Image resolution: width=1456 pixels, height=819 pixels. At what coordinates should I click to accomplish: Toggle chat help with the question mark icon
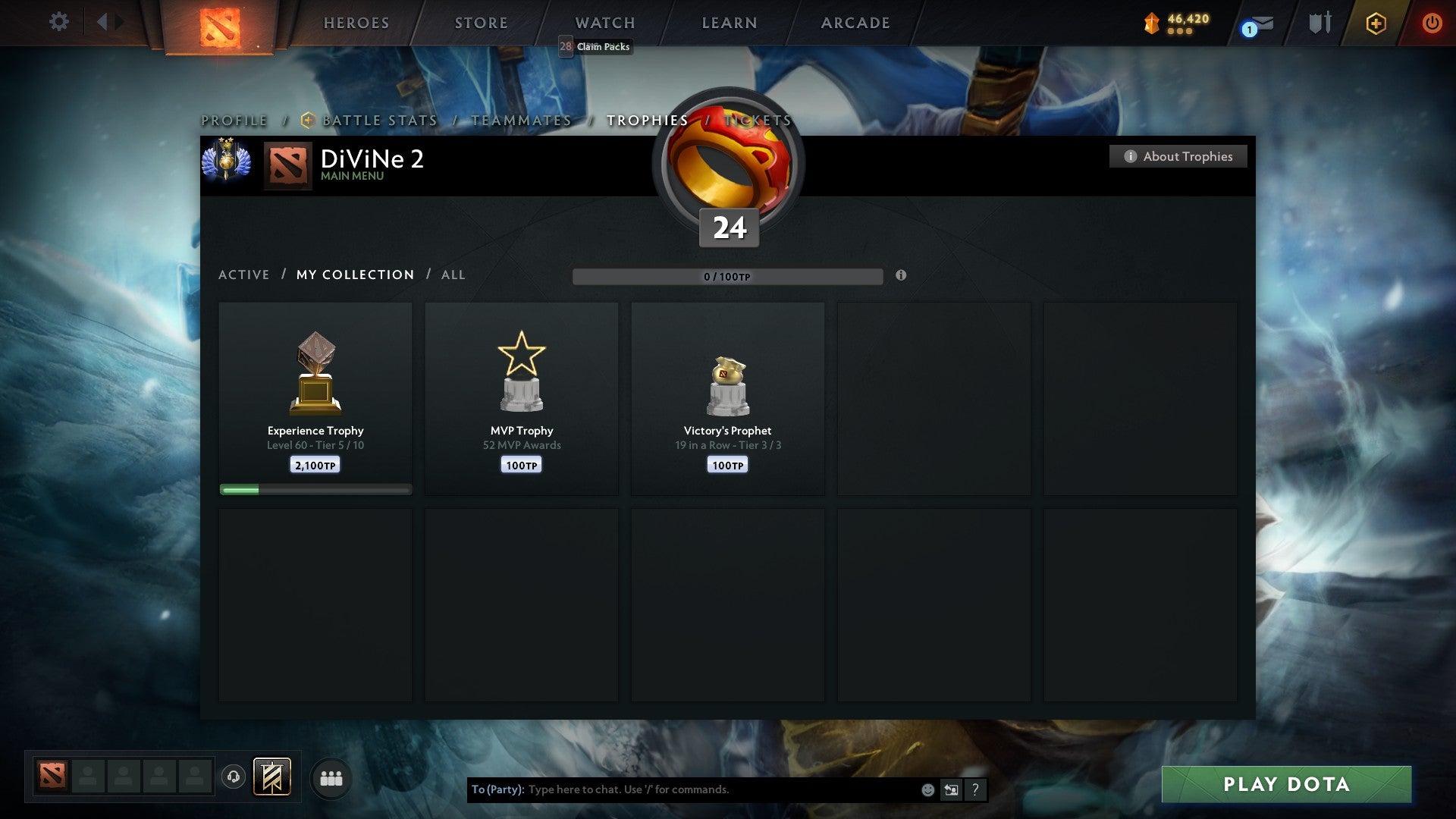click(x=974, y=789)
